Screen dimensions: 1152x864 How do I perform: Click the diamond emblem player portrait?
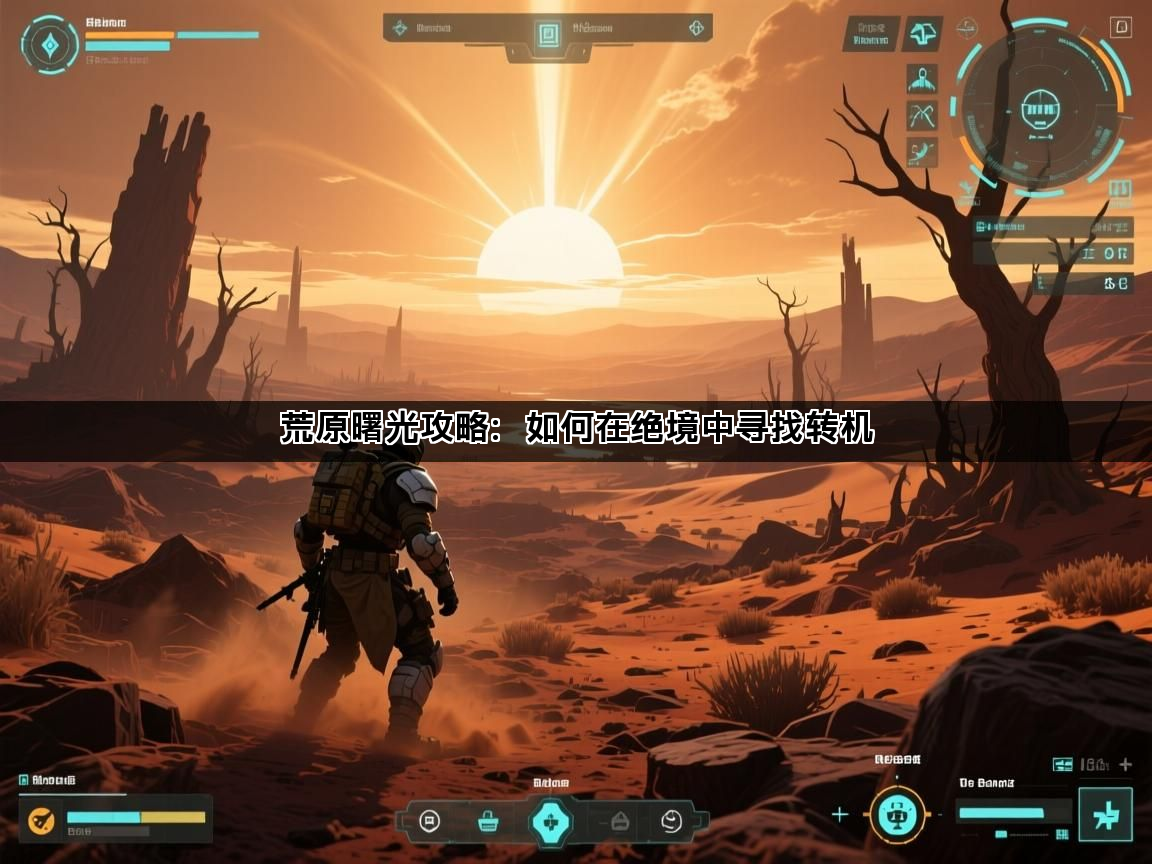[x=49, y=44]
